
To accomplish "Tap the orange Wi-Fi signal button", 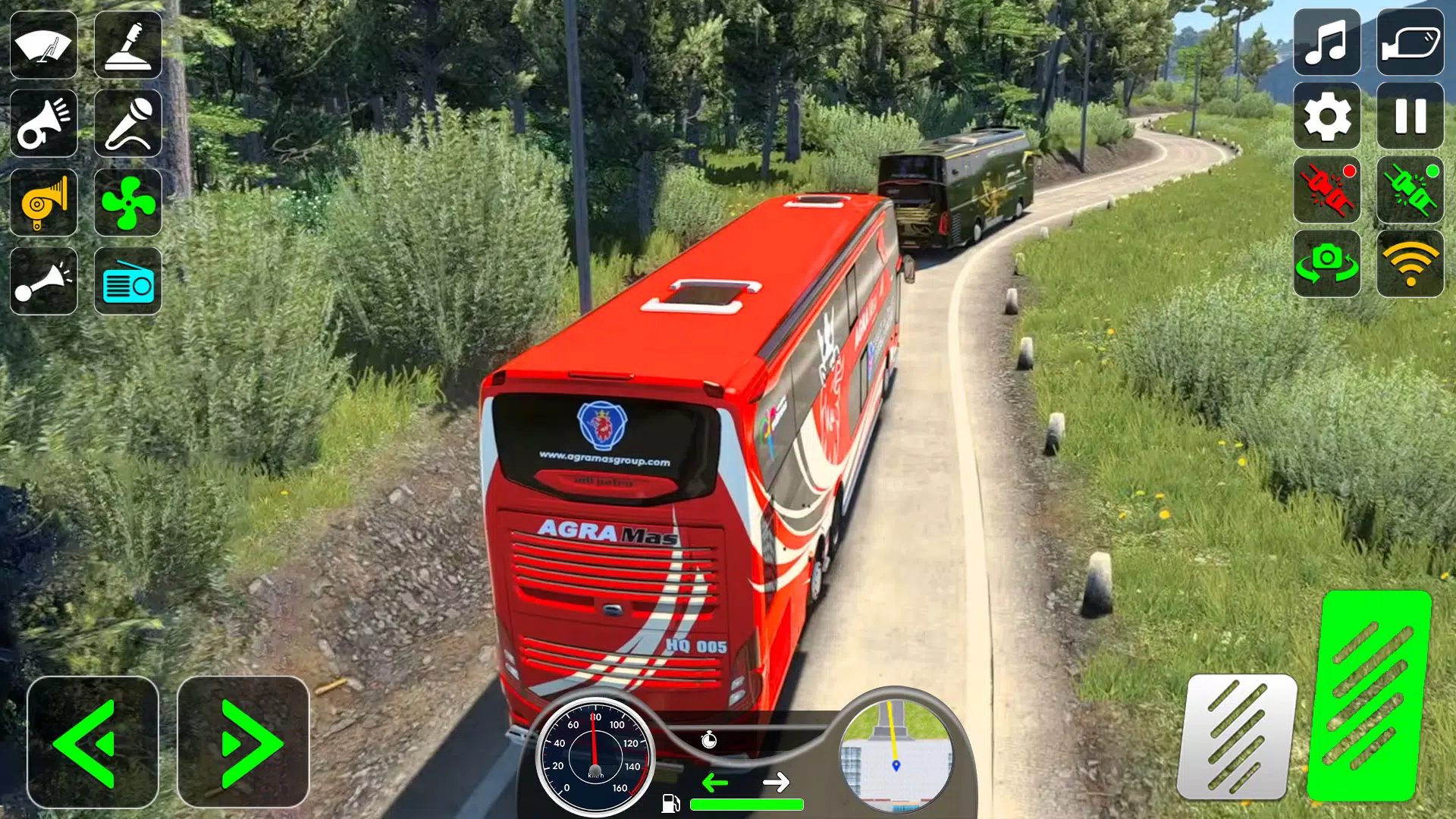I will click(x=1410, y=263).
